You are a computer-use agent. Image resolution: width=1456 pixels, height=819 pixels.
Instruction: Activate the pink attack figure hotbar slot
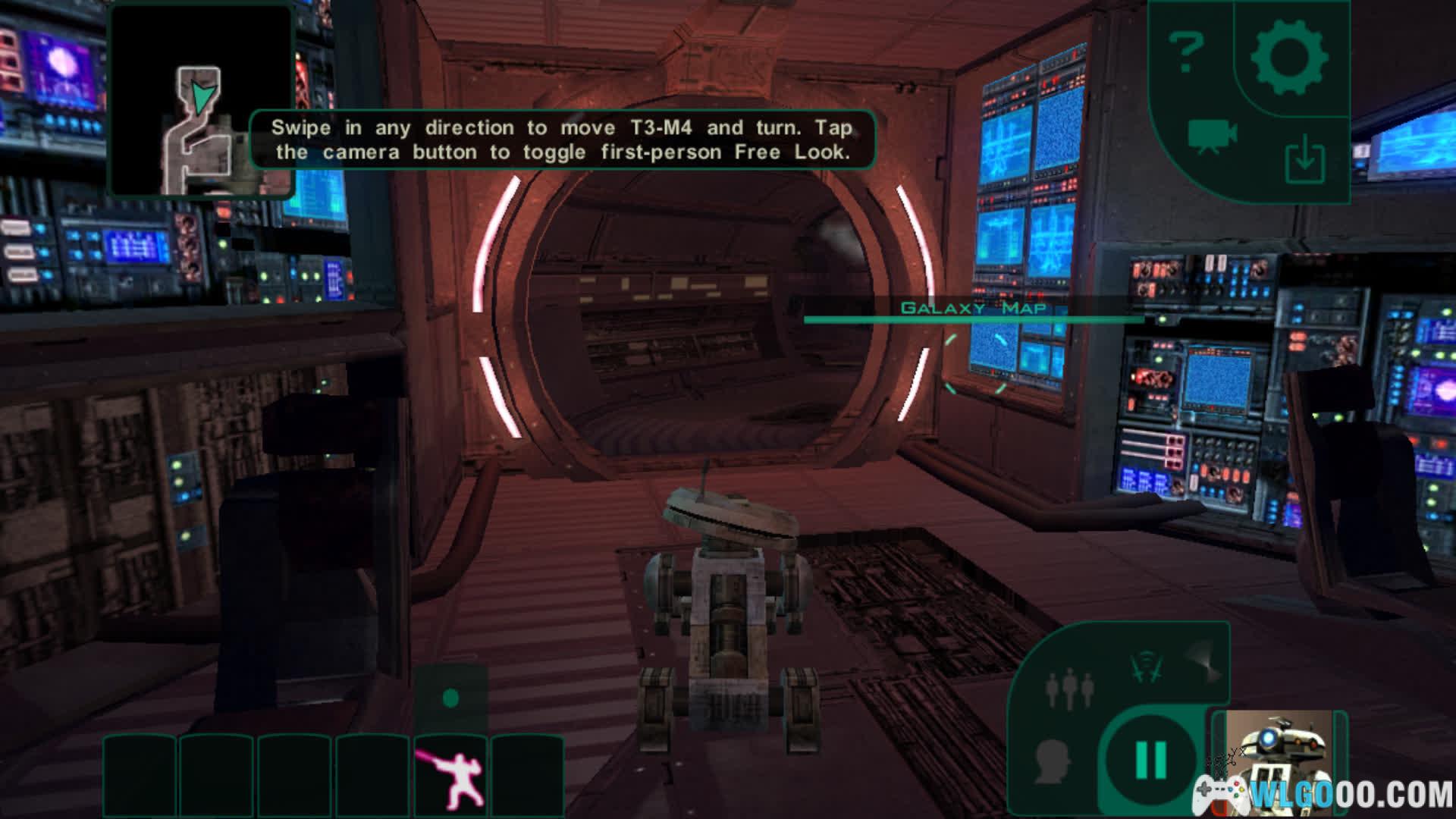click(x=451, y=775)
